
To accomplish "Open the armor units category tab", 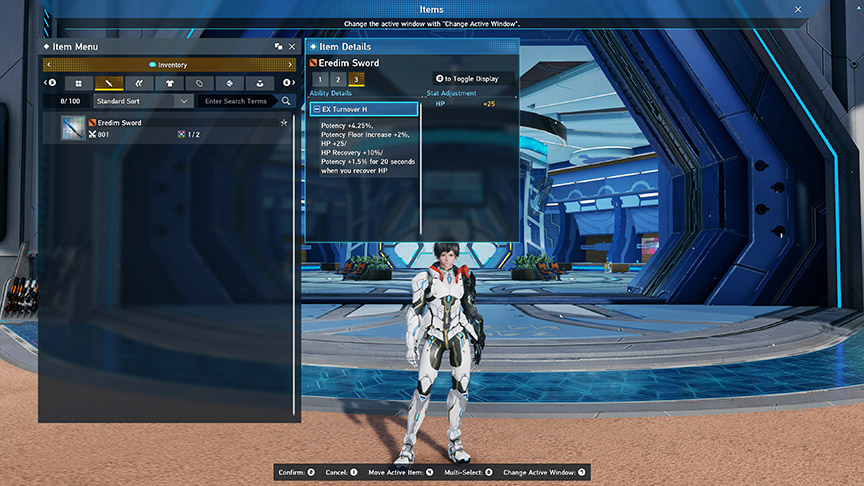I will pyautogui.click(x=139, y=83).
